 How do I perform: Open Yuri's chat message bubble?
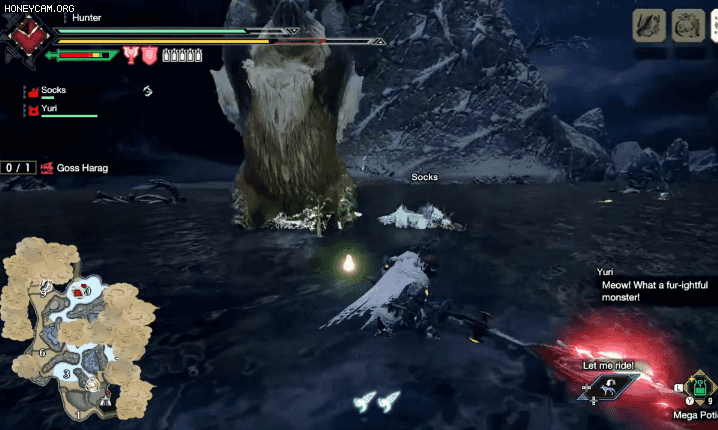click(x=641, y=290)
